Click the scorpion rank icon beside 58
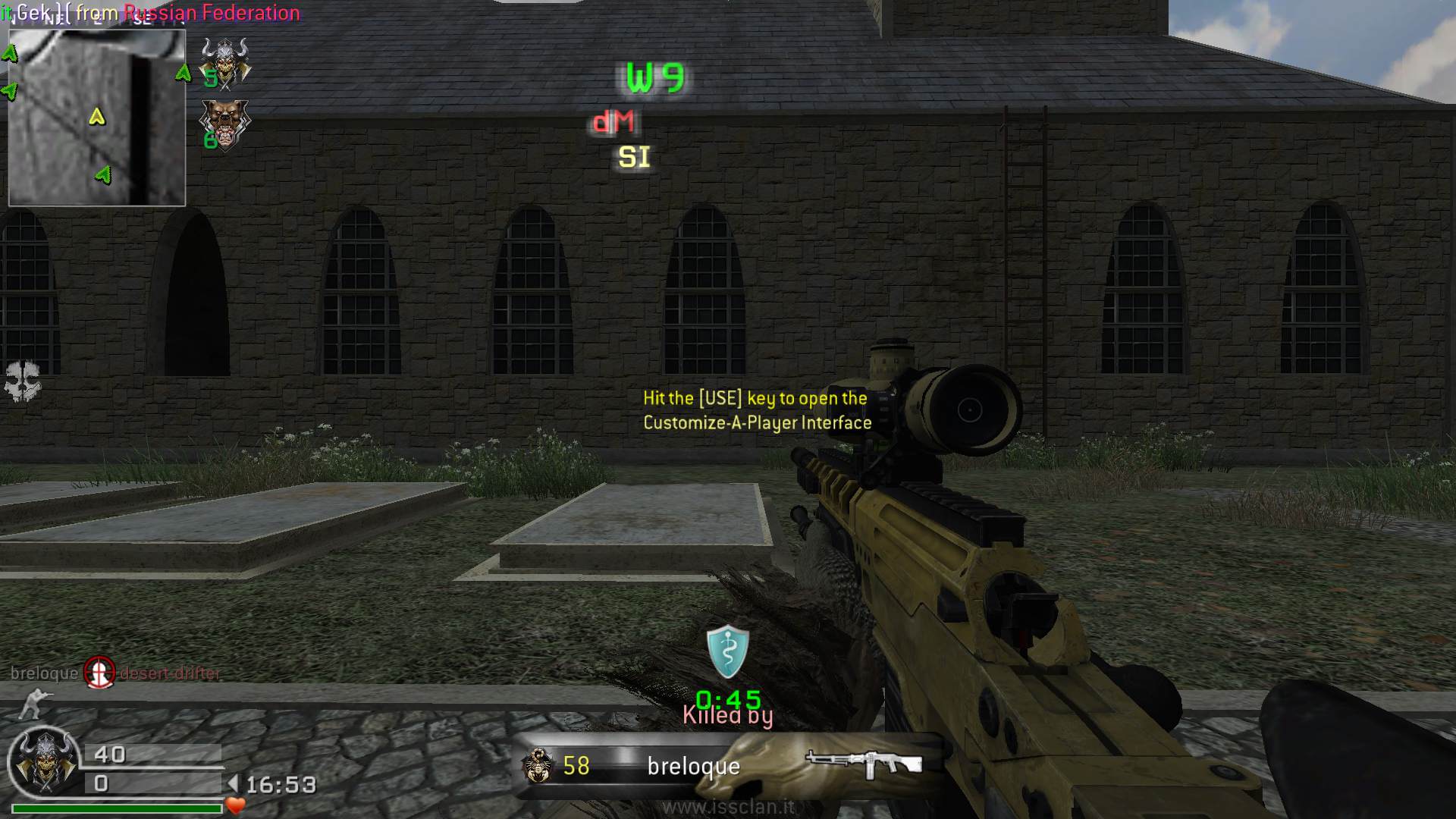 click(537, 765)
